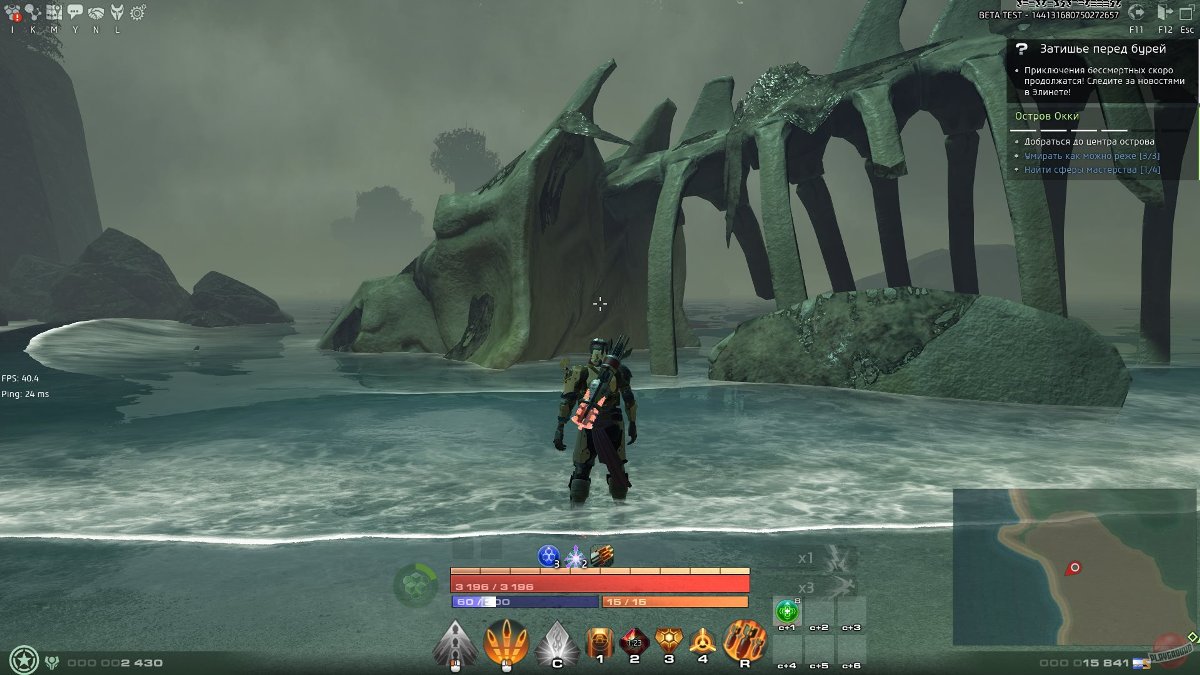
Task: Open the inventory icon with red alert
Action: click(x=14, y=13)
